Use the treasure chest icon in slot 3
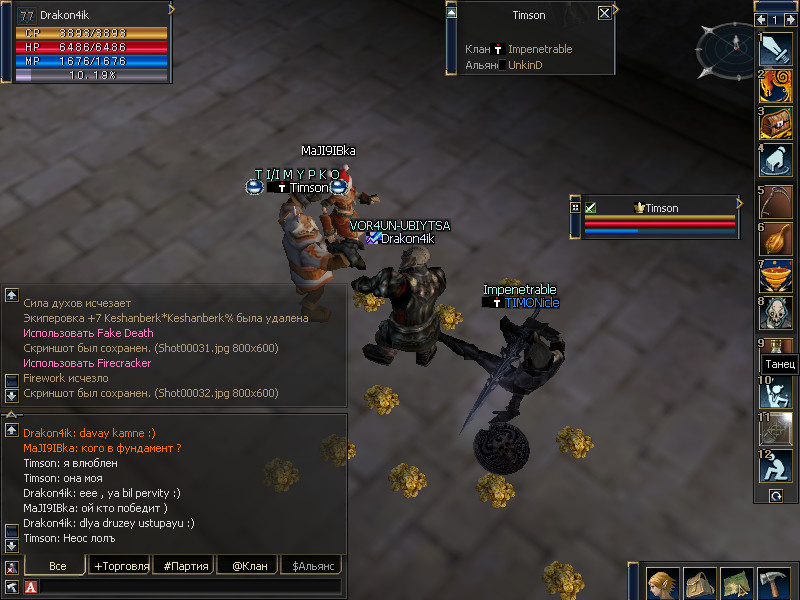Screen dimensions: 800x600 (x=776, y=123)
